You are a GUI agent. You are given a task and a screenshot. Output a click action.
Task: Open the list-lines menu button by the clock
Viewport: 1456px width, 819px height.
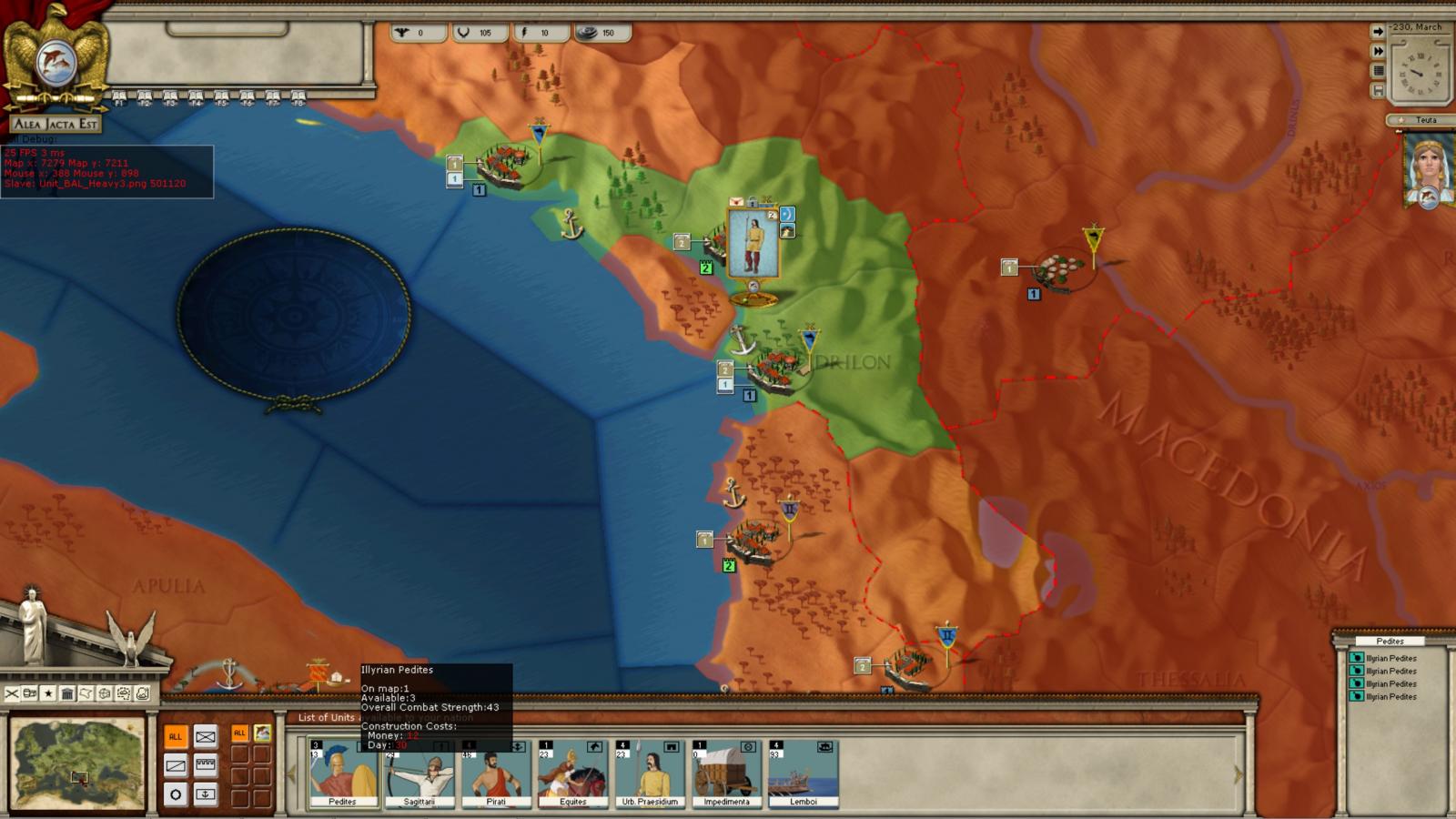pyautogui.click(x=1378, y=71)
